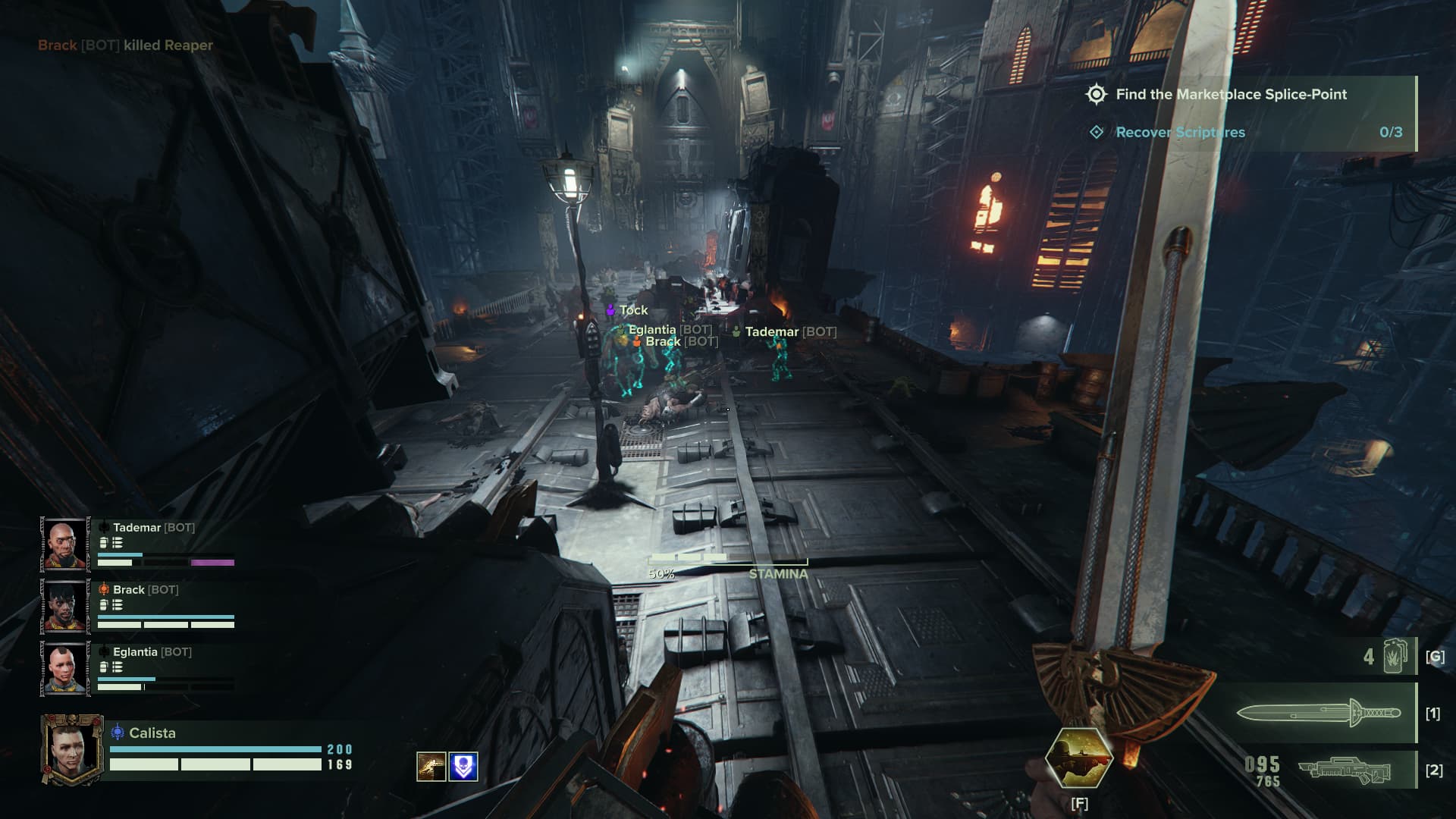Choose the combat blade weapon slot
The width and height of the screenshot is (1456, 819).
click(x=1318, y=713)
